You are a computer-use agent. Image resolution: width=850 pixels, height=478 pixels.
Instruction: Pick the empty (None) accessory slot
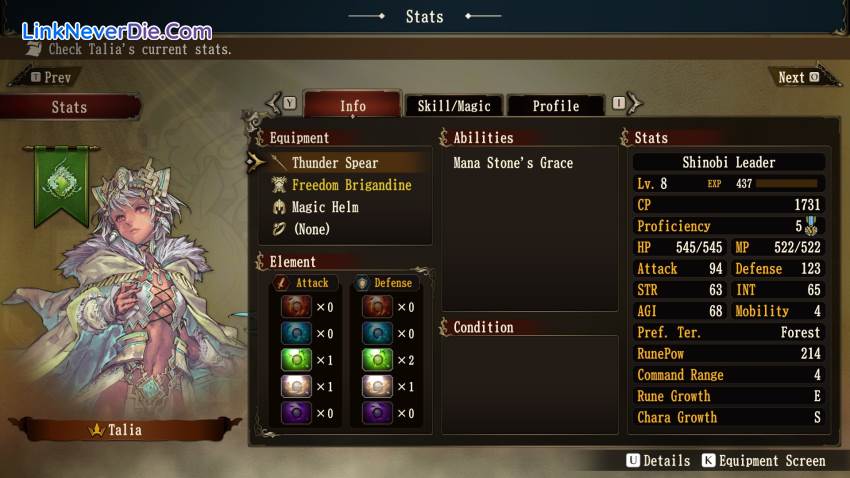(310, 229)
